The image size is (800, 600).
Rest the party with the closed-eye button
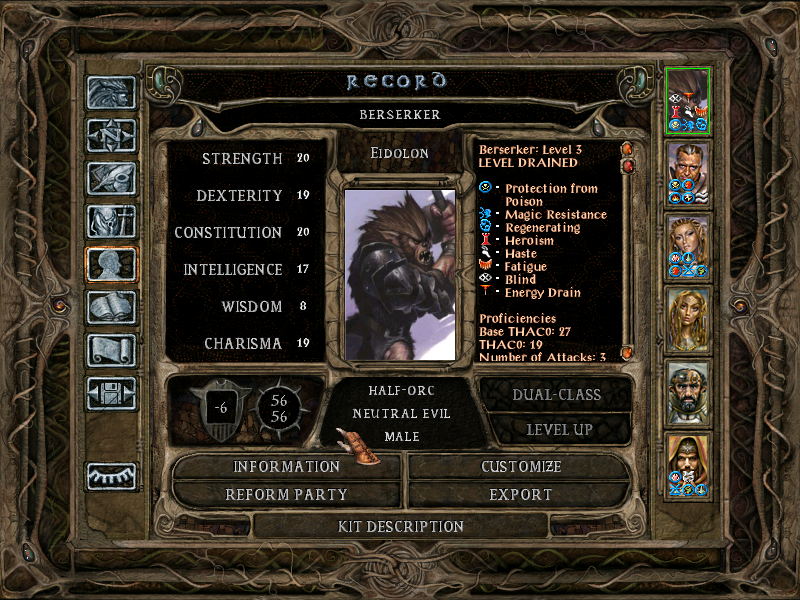111,476
